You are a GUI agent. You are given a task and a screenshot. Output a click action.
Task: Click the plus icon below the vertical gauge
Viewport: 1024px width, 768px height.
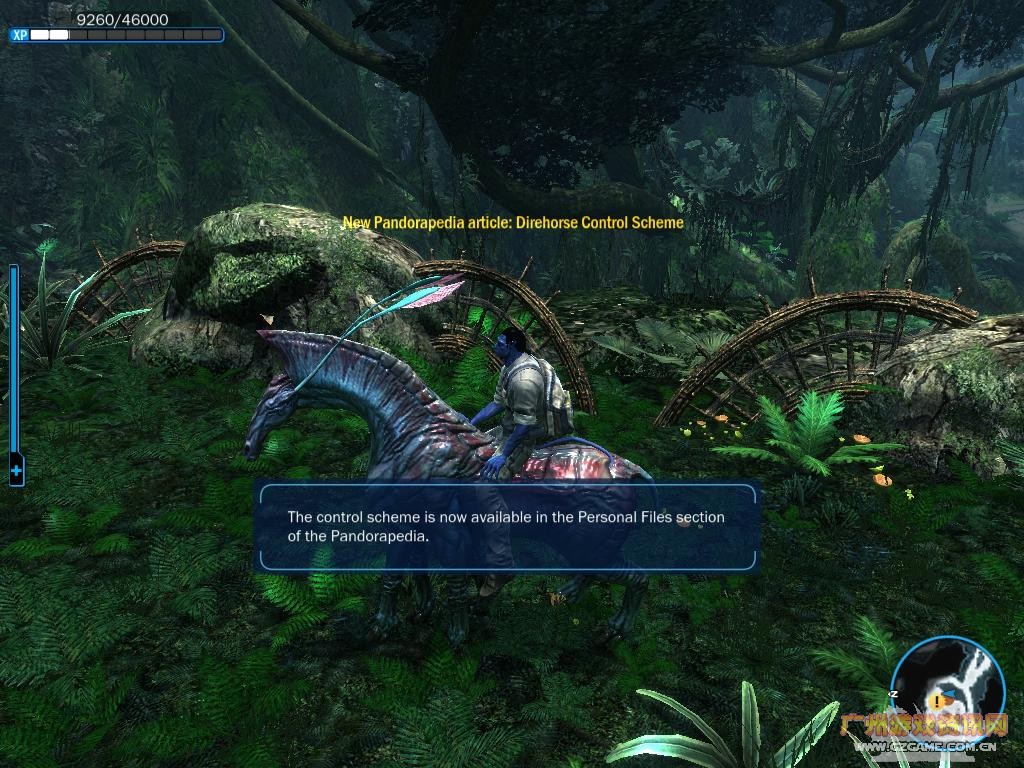click(x=16, y=468)
